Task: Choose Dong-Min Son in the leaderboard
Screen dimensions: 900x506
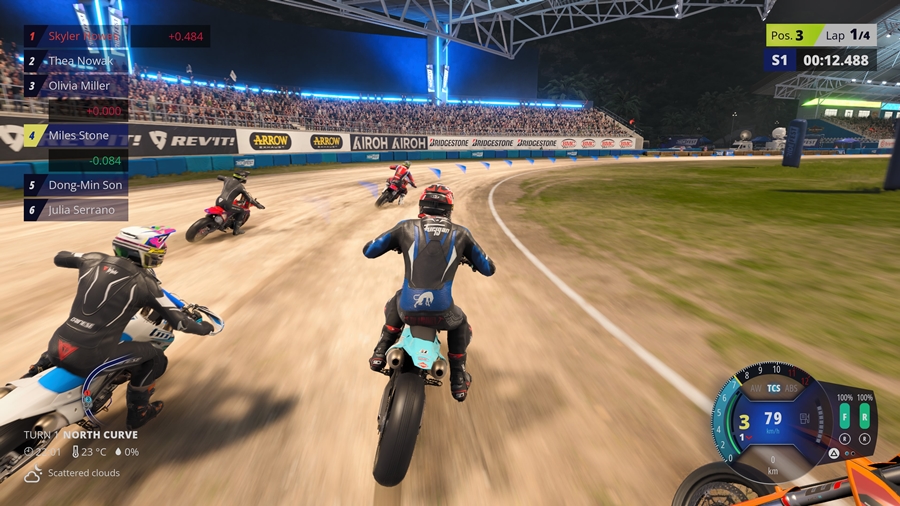Action: 78,185
